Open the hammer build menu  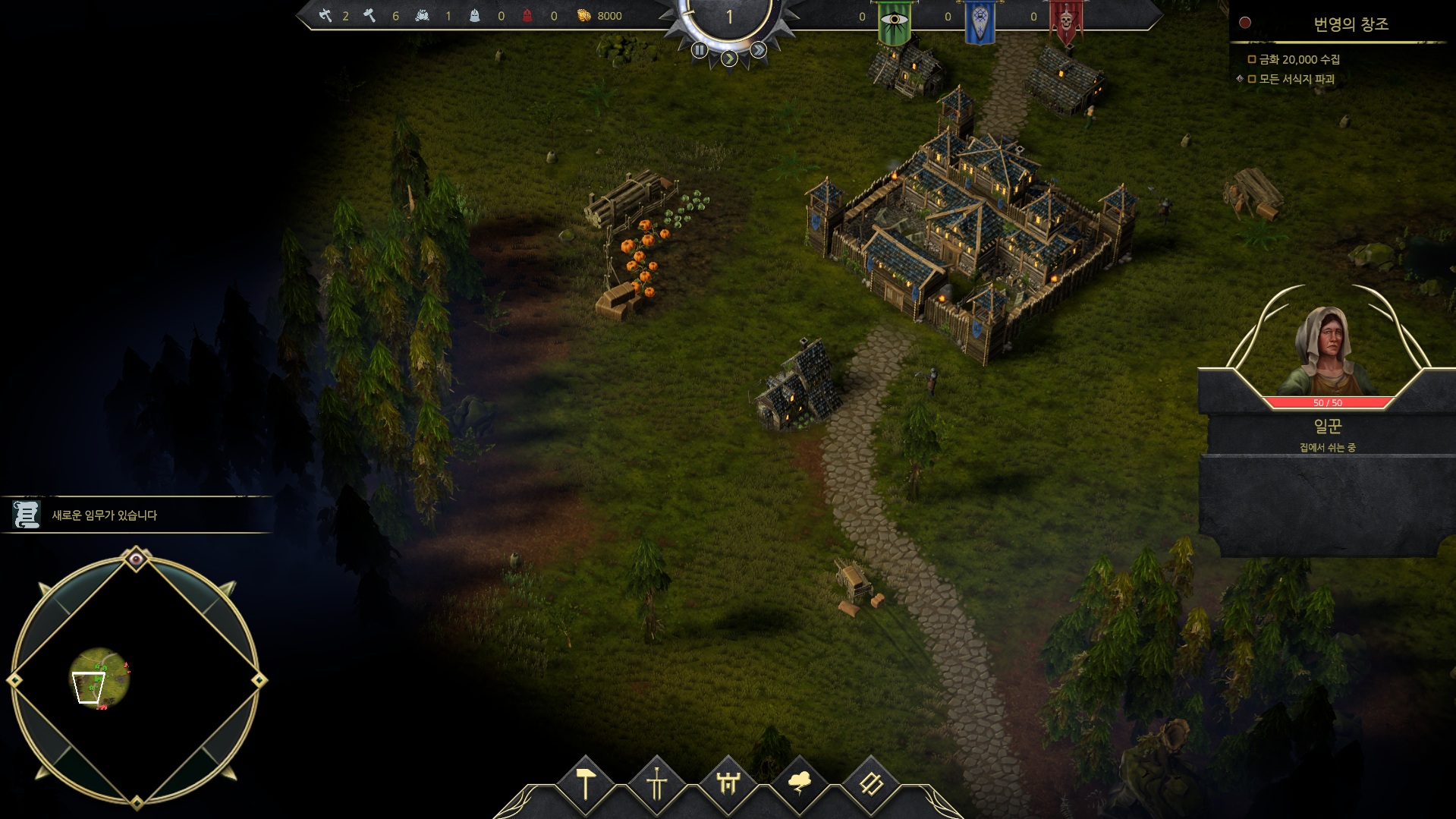coord(586,783)
